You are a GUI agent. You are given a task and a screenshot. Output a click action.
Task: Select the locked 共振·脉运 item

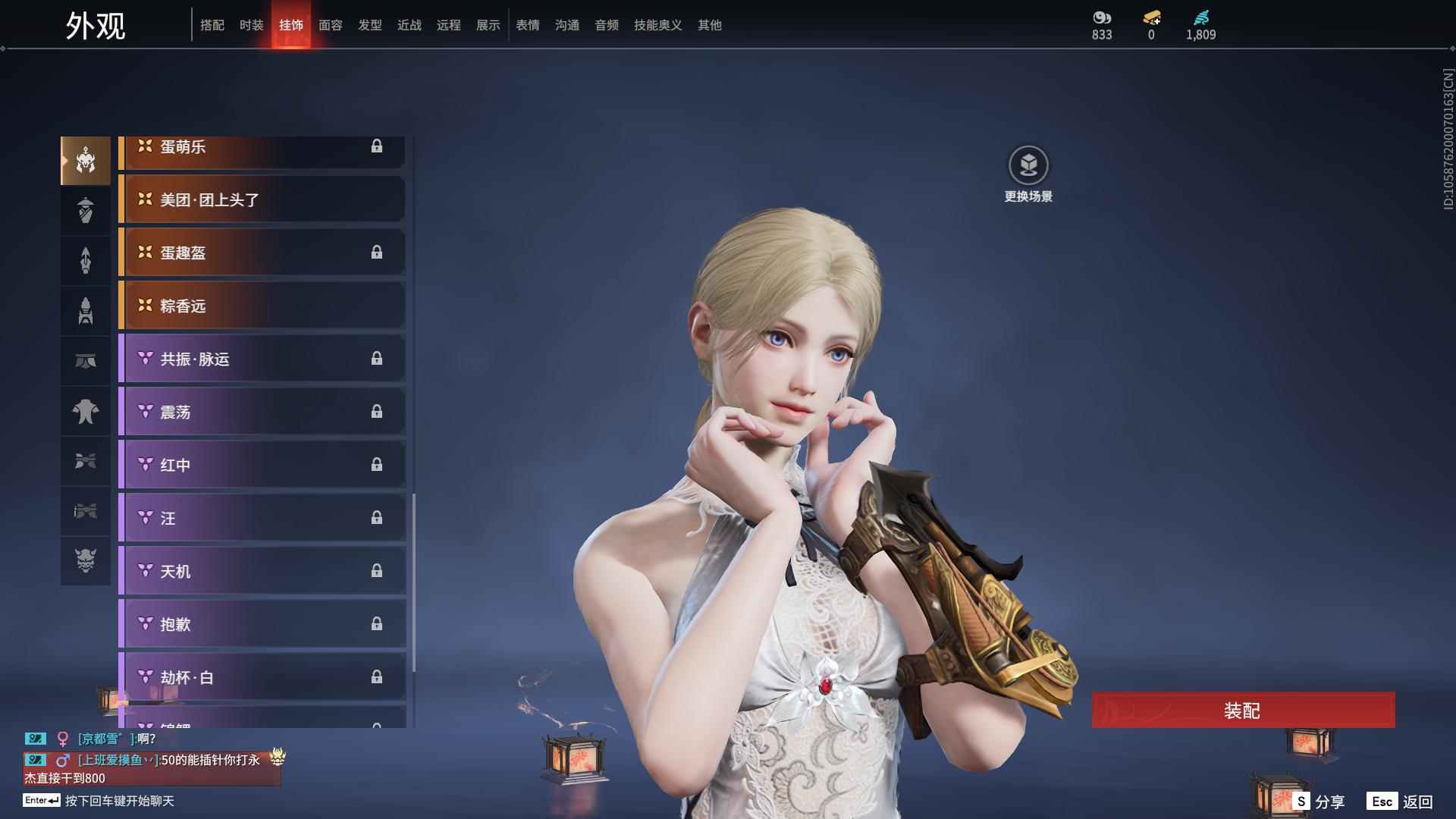262,359
